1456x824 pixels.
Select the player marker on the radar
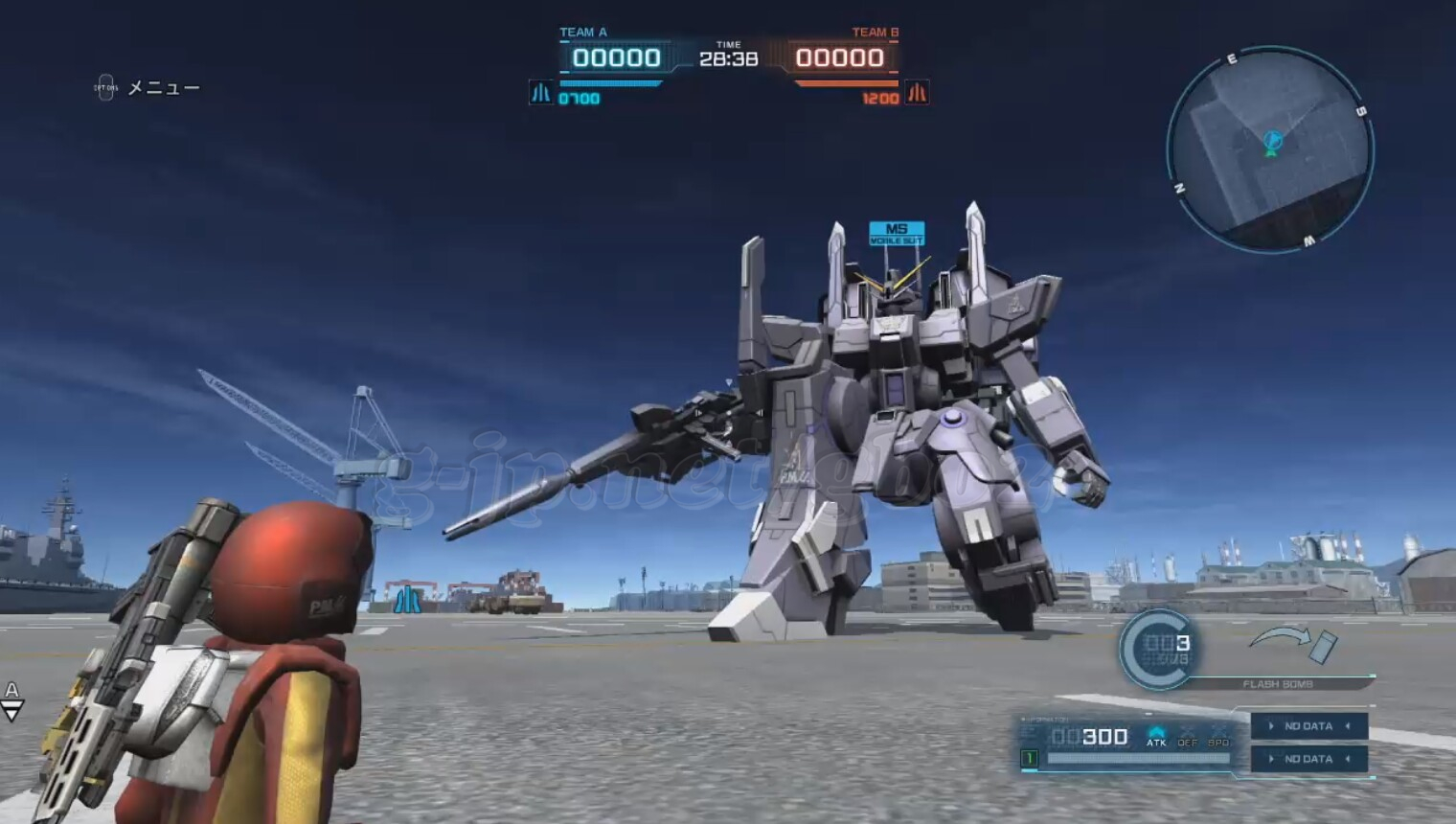click(x=1272, y=144)
